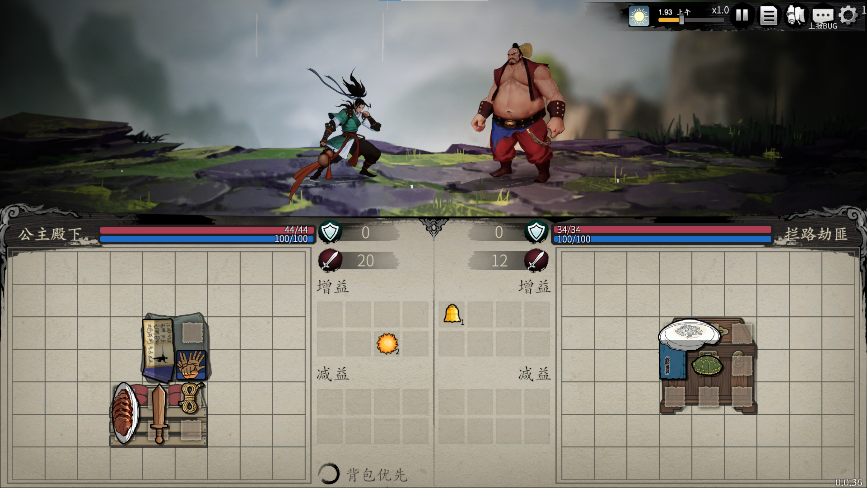Image resolution: width=867 pixels, height=488 pixels.
Task: Select the palm strike skill tile
Action: (190, 363)
